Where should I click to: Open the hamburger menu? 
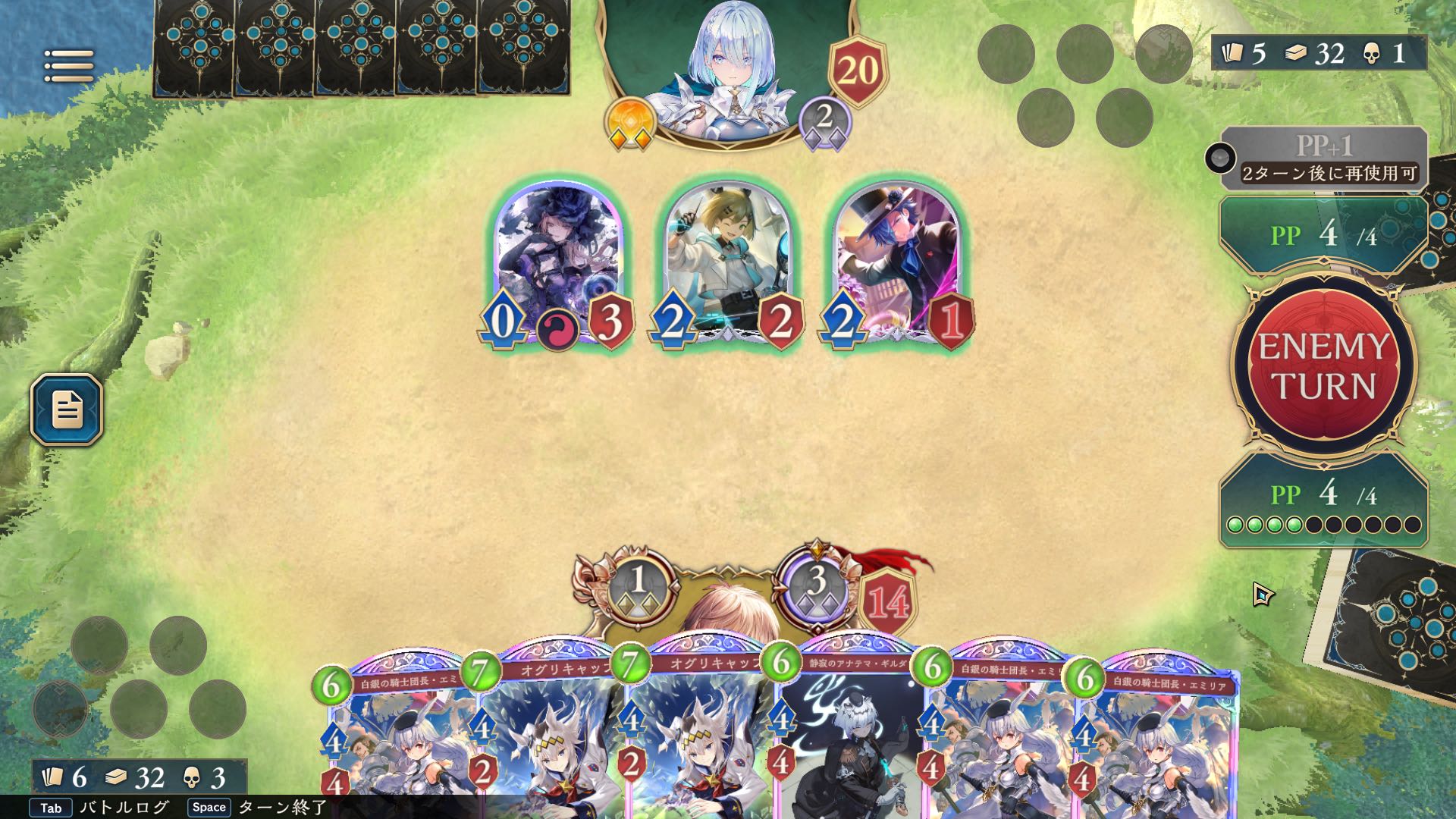click(x=69, y=66)
